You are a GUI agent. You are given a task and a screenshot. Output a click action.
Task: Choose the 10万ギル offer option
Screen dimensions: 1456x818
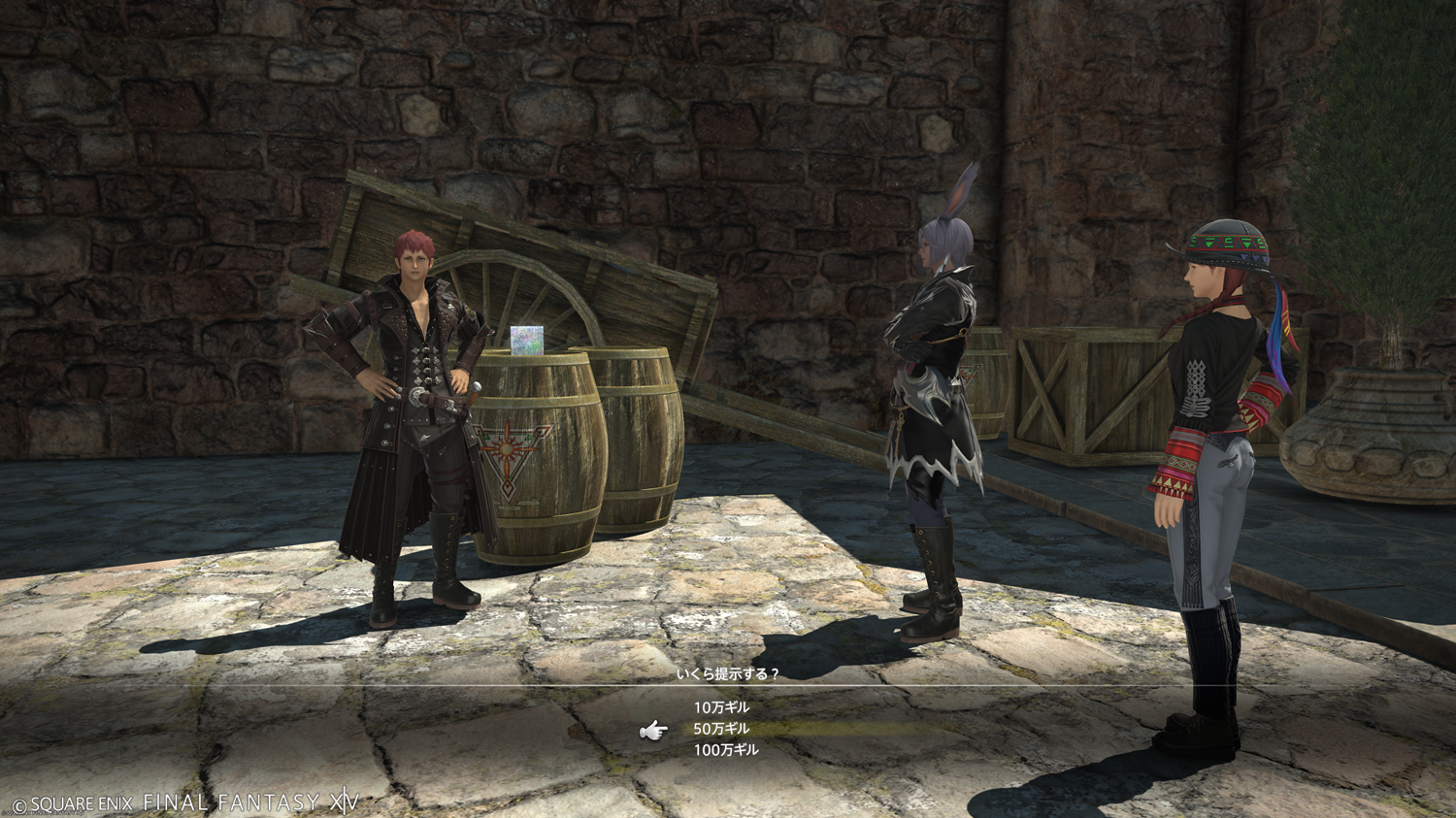pyautogui.click(x=721, y=707)
